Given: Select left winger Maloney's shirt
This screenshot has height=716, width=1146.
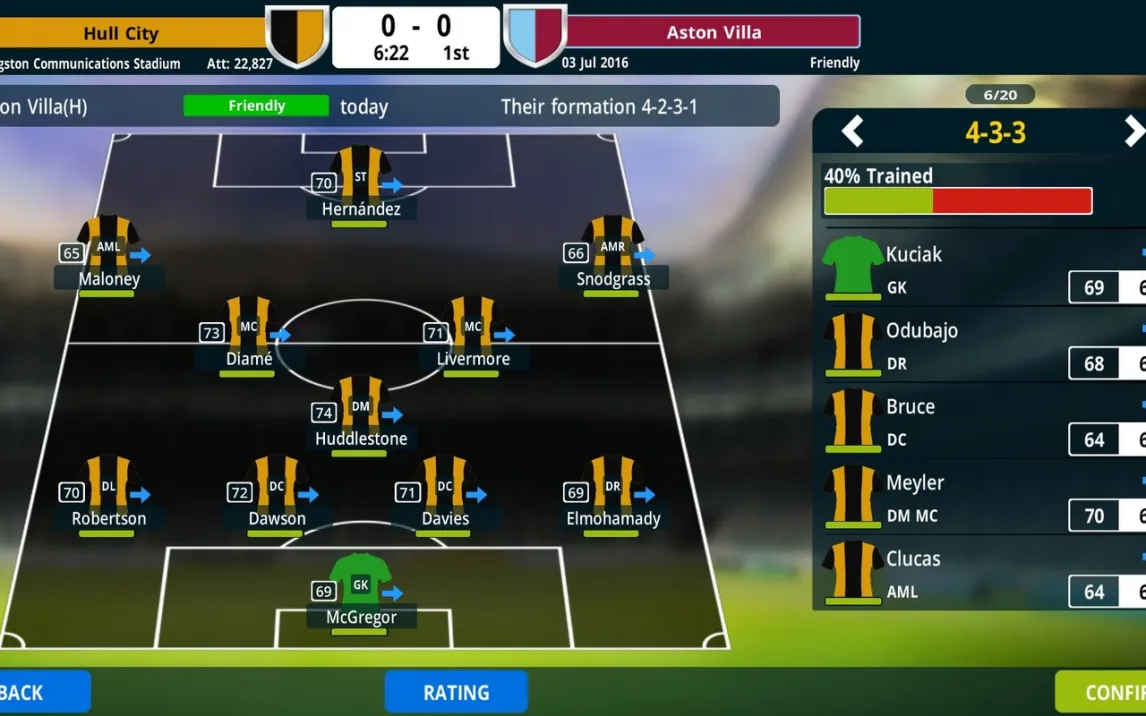Looking at the screenshot, I should (x=108, y=248).
